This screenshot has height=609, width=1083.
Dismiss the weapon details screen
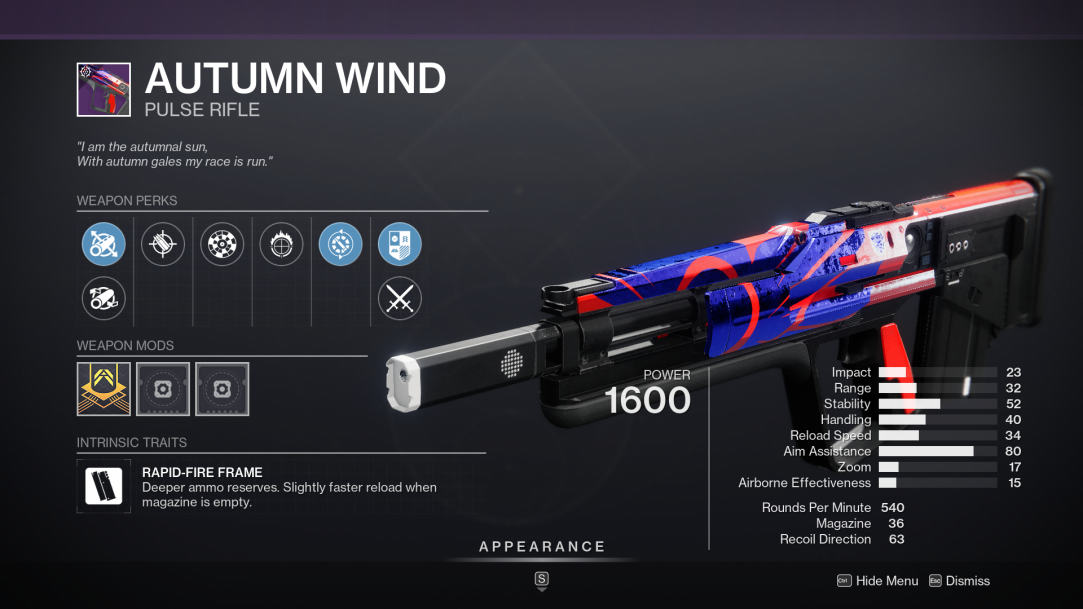959,581
